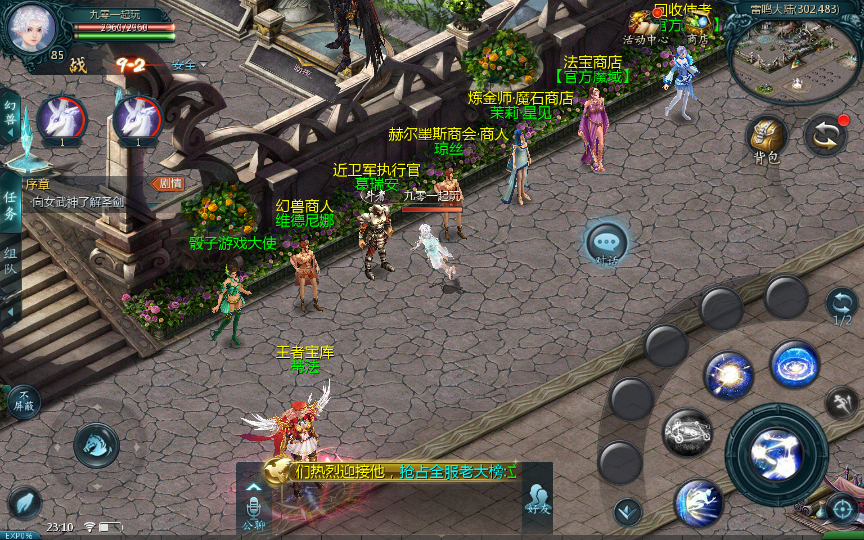
Task: Open the 商店 shop icon
Action: pos(698,27)
